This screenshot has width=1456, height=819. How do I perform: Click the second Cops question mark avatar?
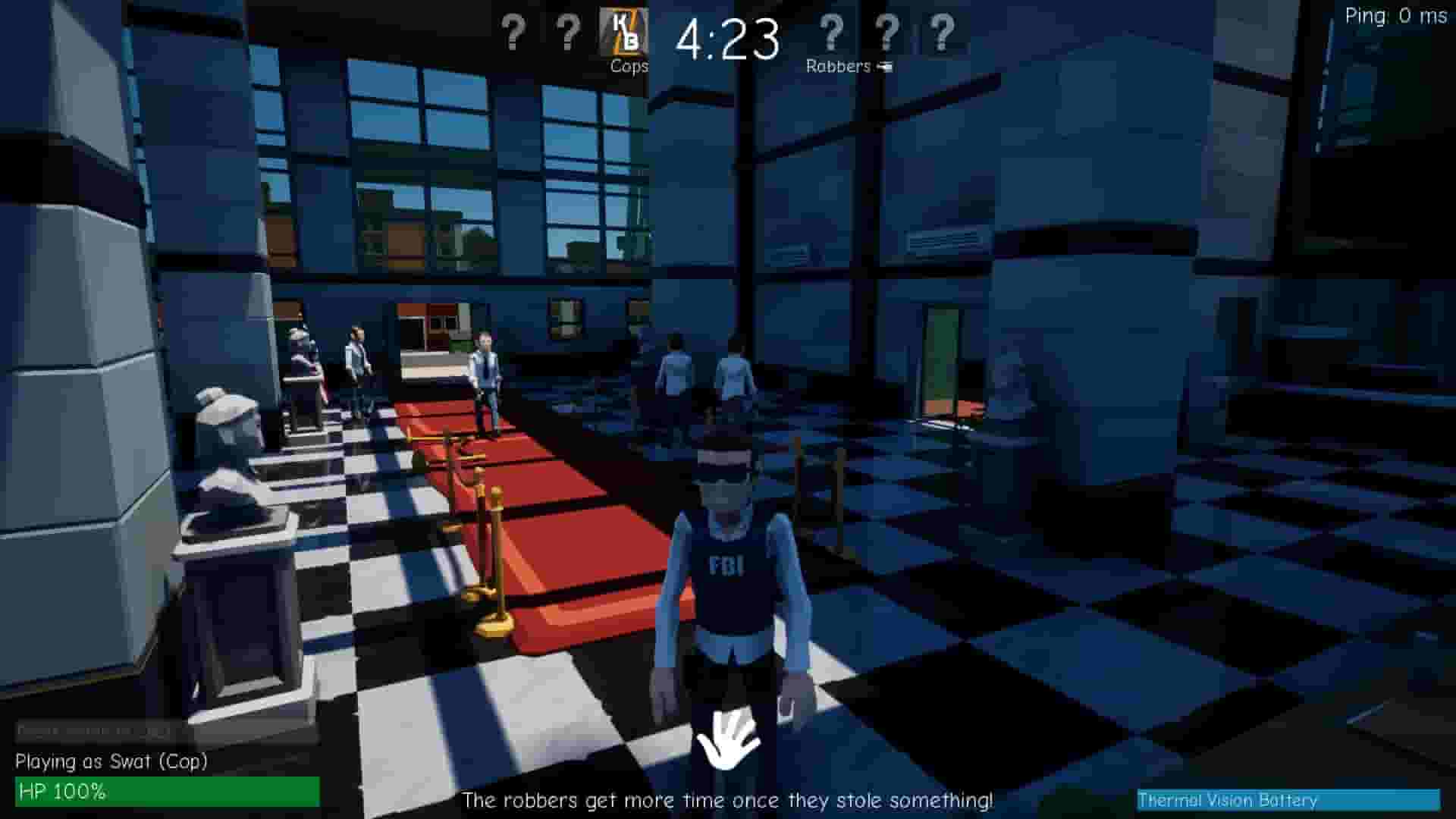coord(567,34)
